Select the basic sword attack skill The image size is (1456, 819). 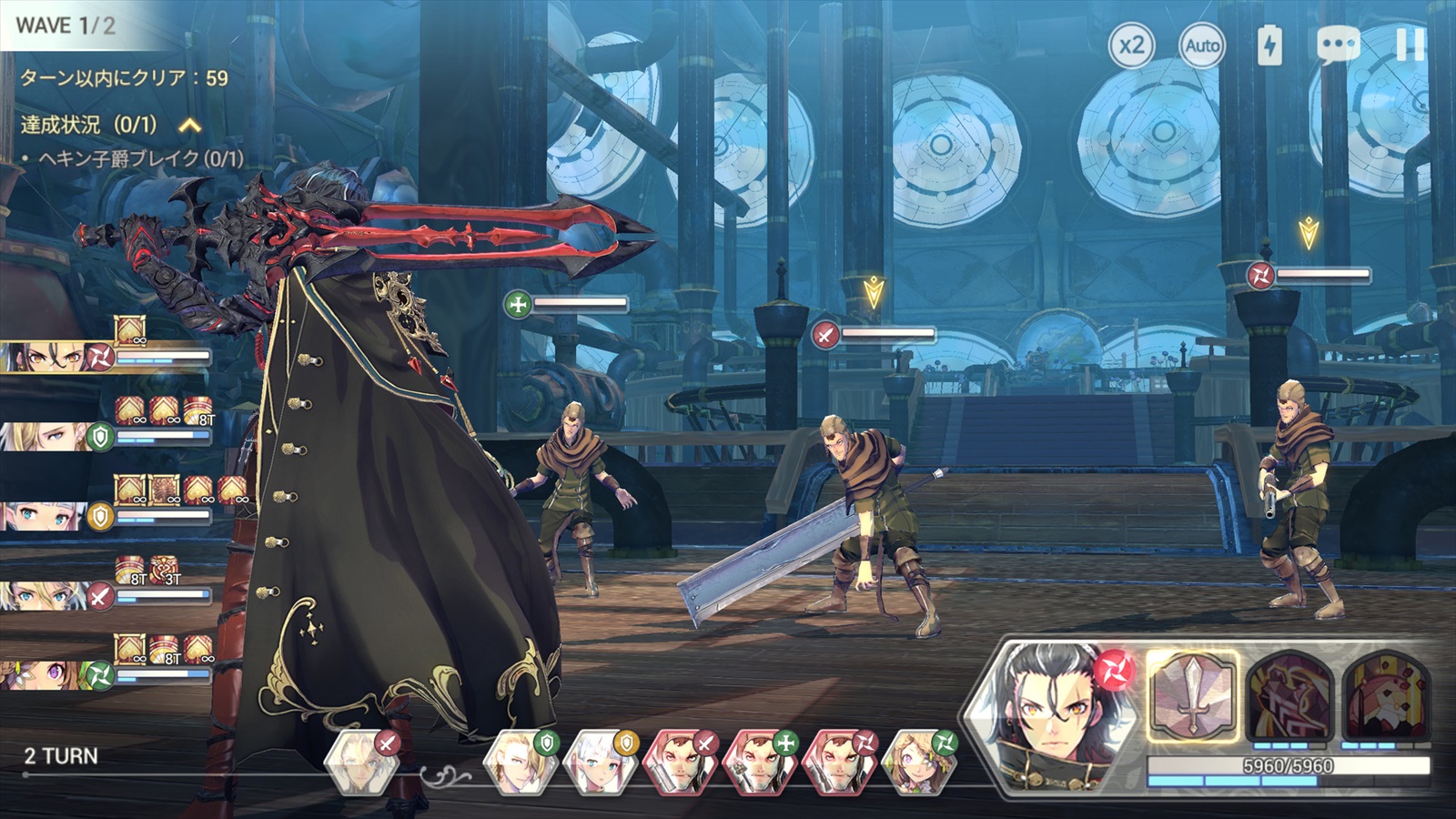click(1192, 696)
